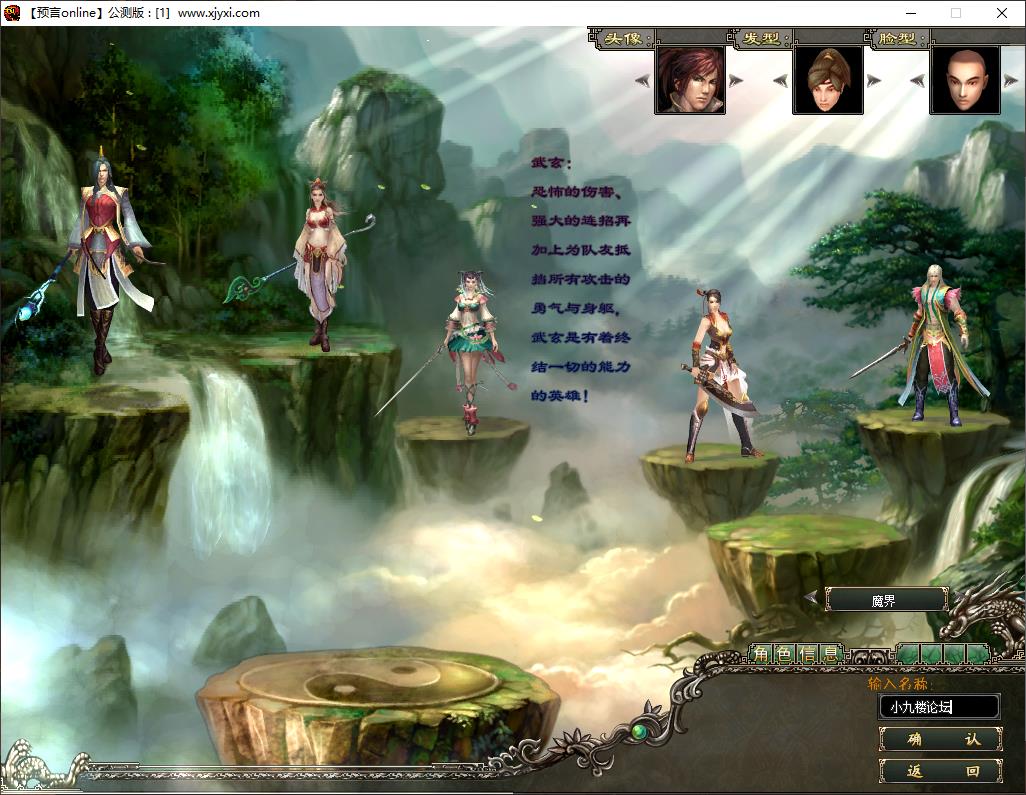The image size is (1026, 795).
Task: Show the previous 头像 portrait
Action: (645, 80)
